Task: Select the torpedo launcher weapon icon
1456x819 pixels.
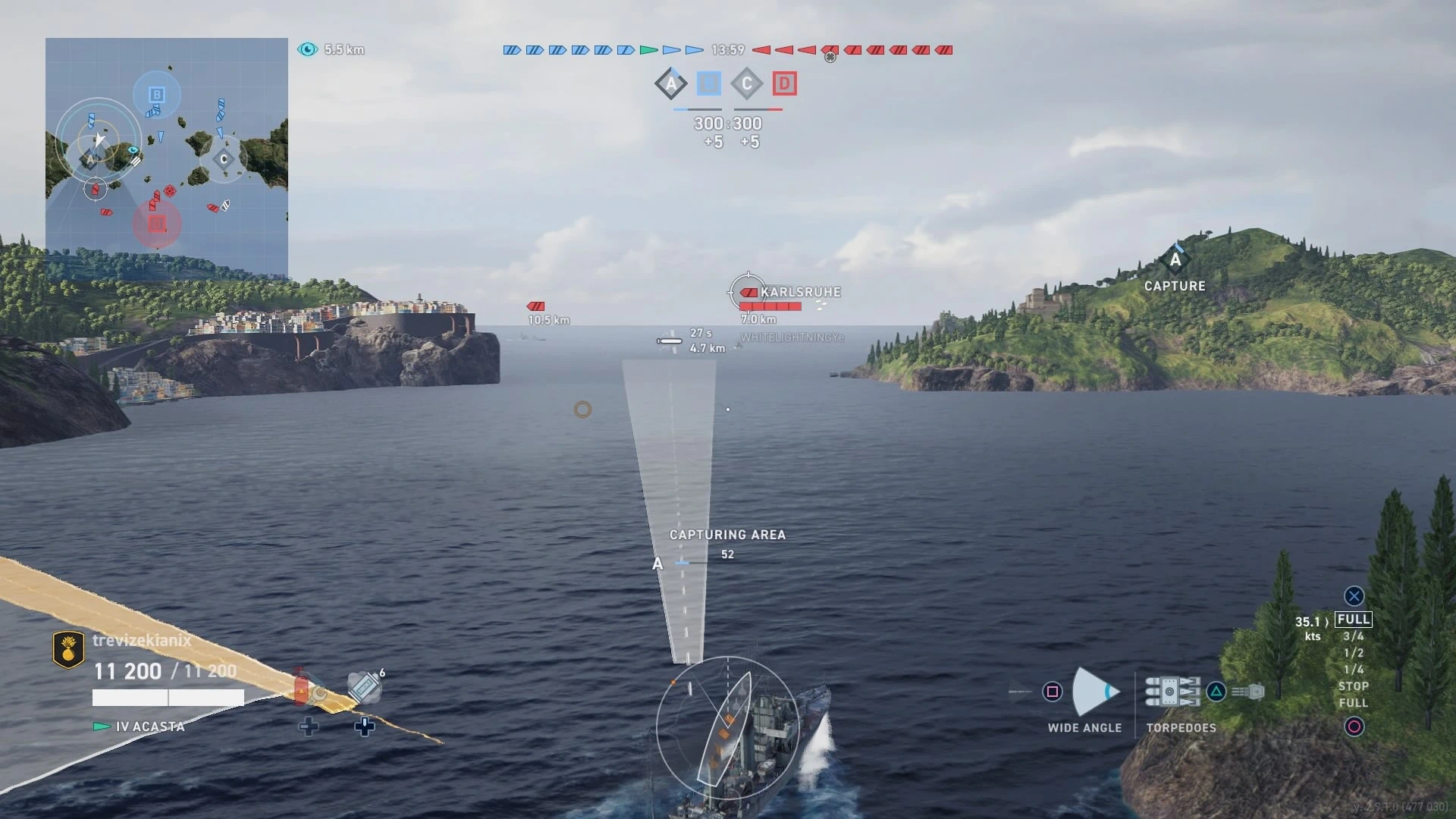Action: [x=1172, y=692]
